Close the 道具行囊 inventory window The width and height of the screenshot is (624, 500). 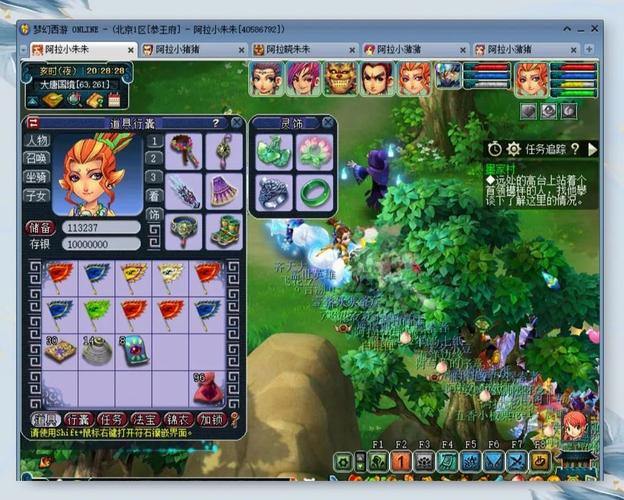coord(237,123)
